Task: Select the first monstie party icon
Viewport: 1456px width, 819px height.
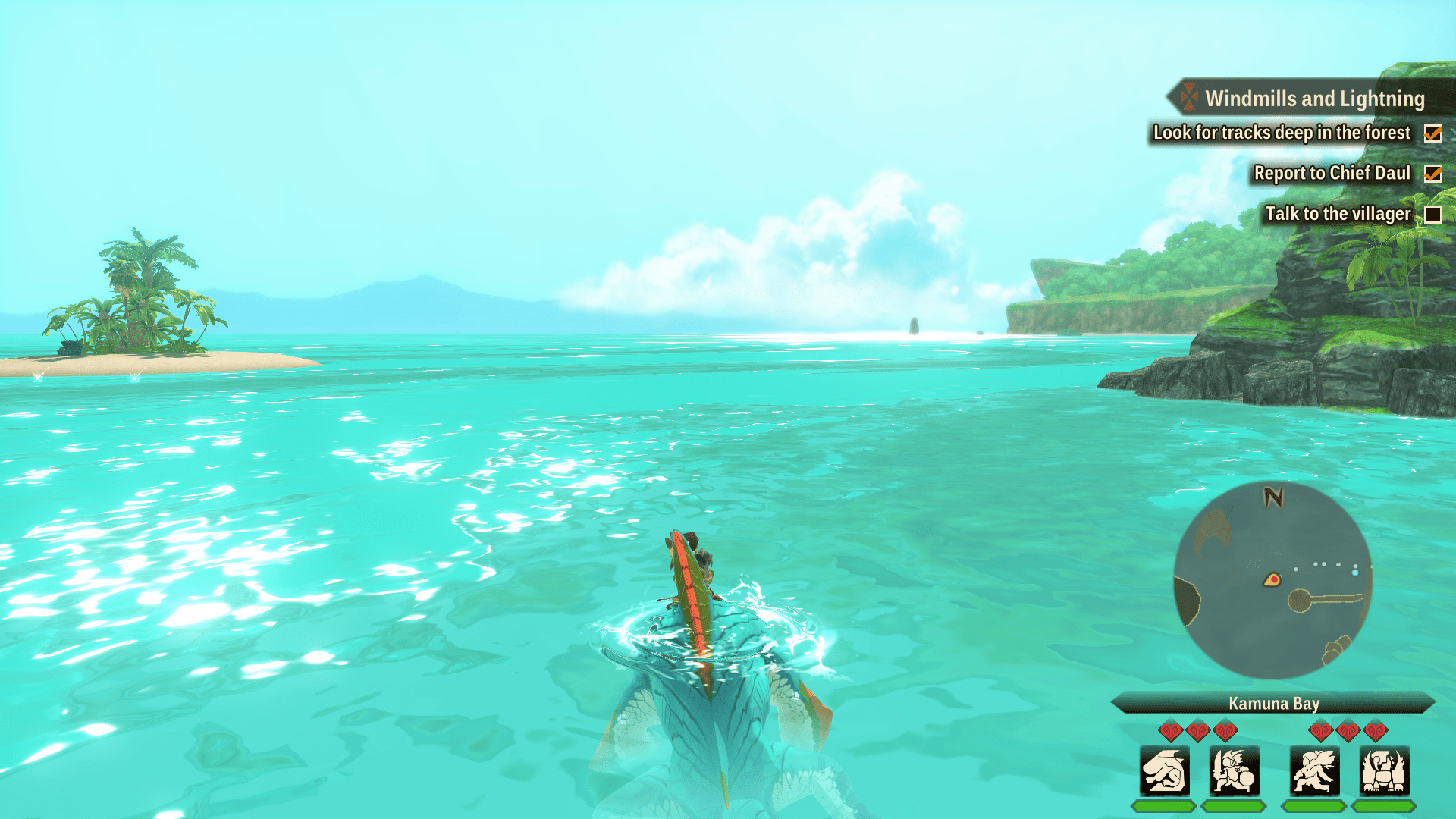Action: coord(1164,771)
